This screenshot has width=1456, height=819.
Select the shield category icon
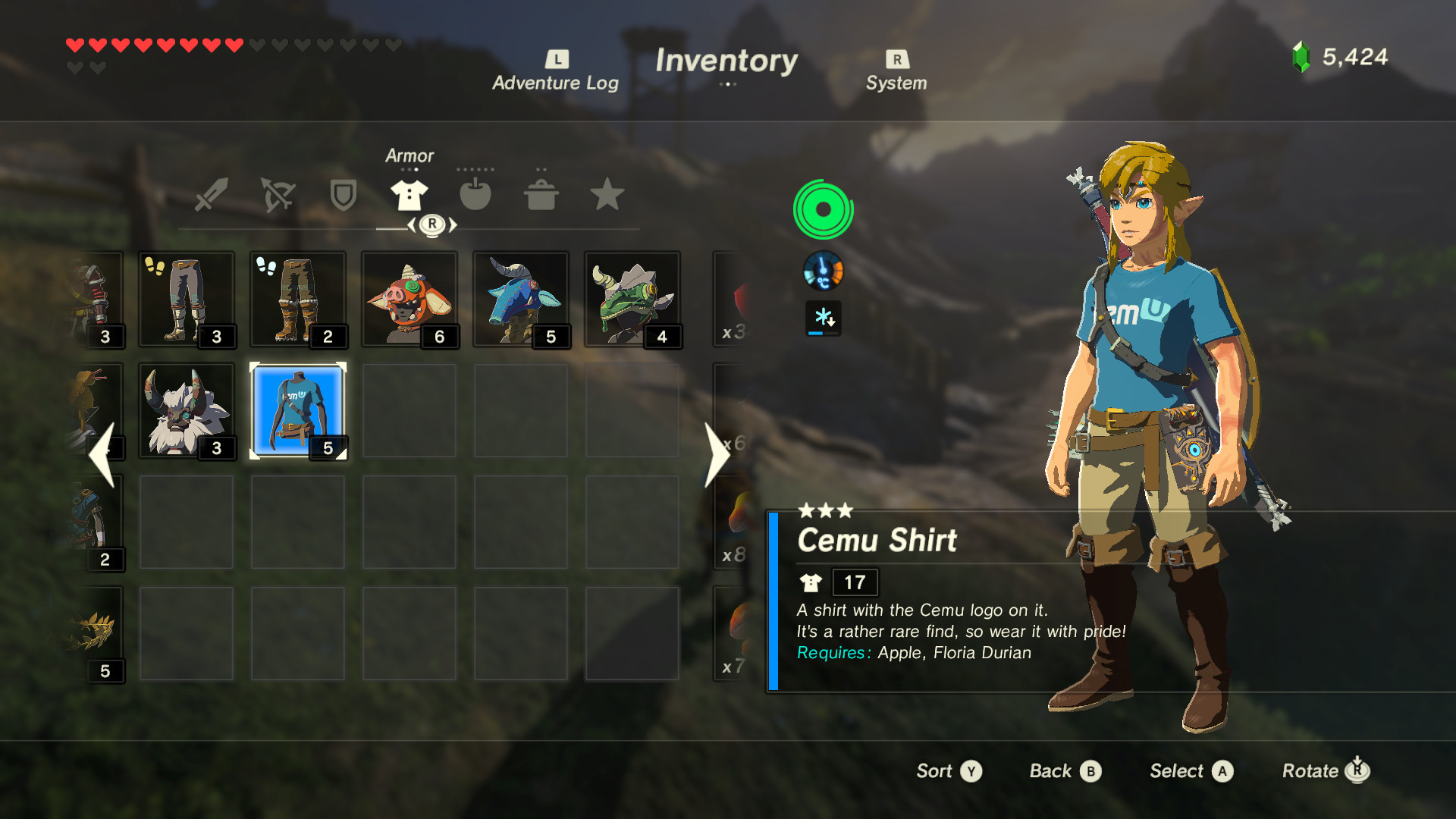pyautogui.click(x=342, y=195)
